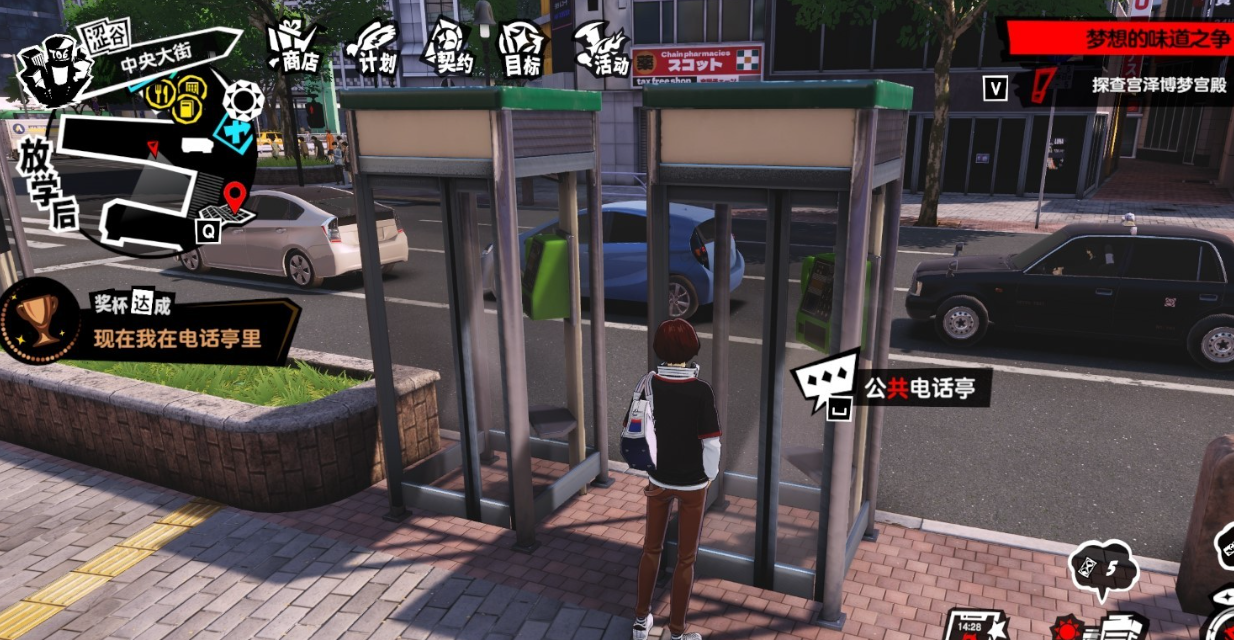1234x640 pixels.
Task: Open the 商店 shop menu
Action: click(294, 47)
